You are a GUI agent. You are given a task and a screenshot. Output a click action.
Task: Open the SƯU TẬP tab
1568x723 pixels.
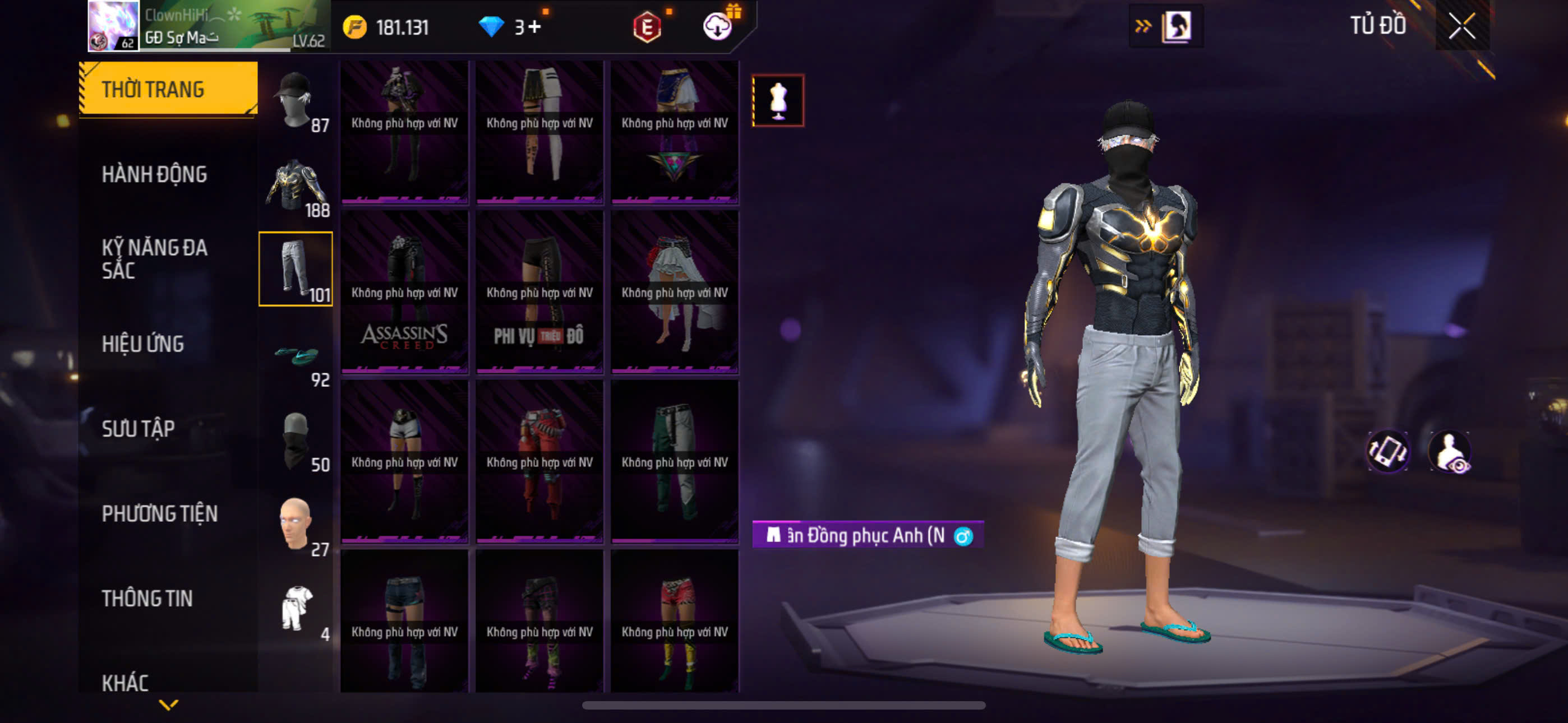(138, 428)
